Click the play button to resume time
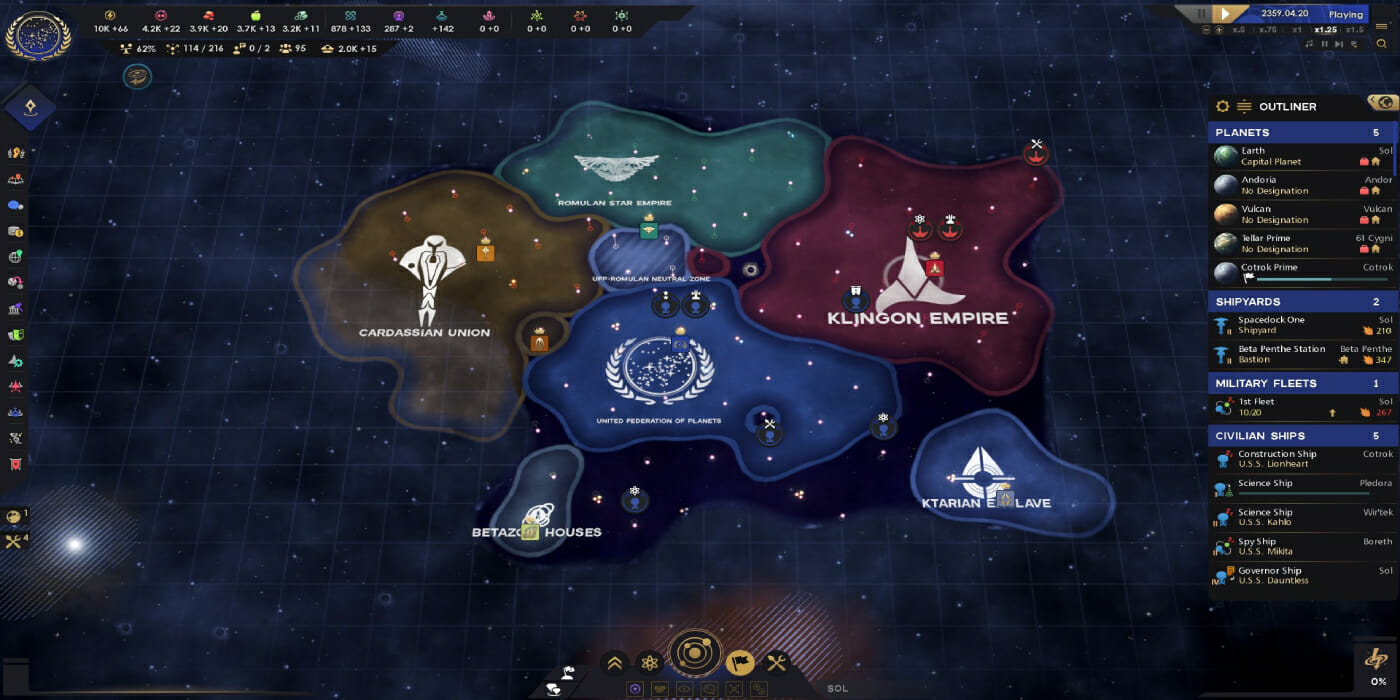 1225,14
